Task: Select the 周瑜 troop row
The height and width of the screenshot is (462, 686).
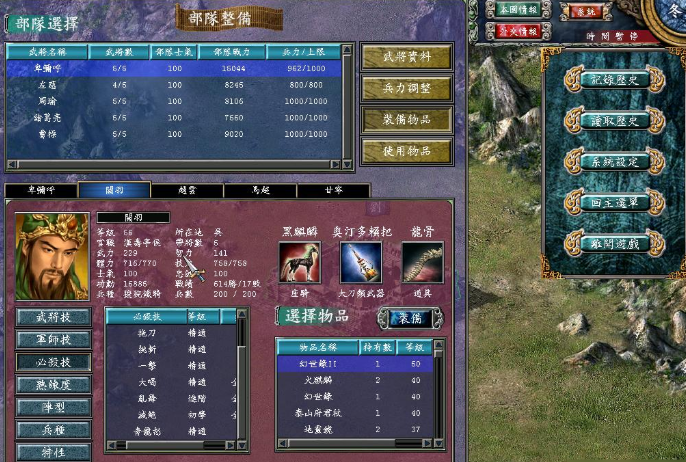Action: pyautogui.click(x=180, y=100)
